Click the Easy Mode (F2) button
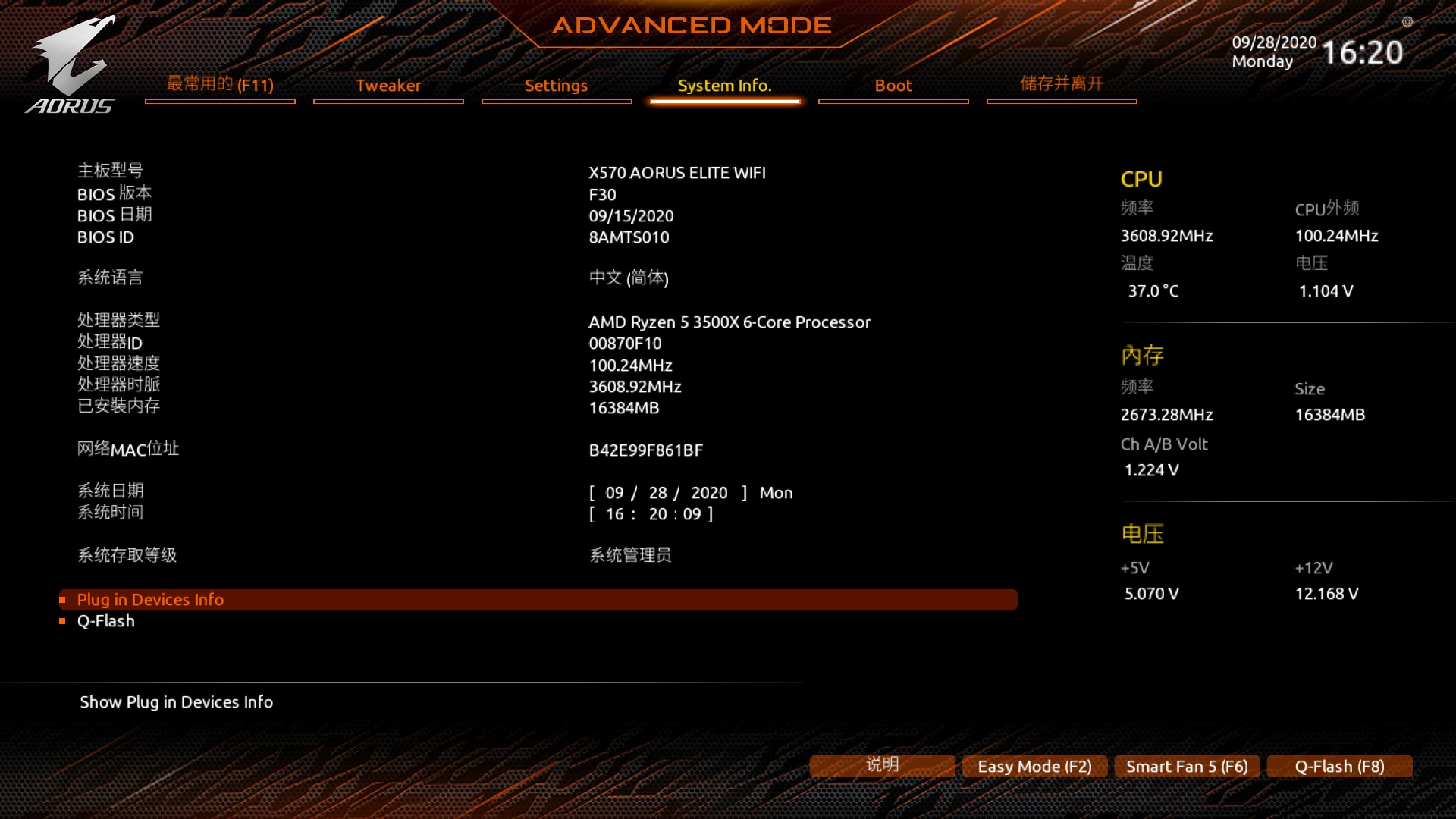Screen dimensions: 1456x819 pos(1034,766)
